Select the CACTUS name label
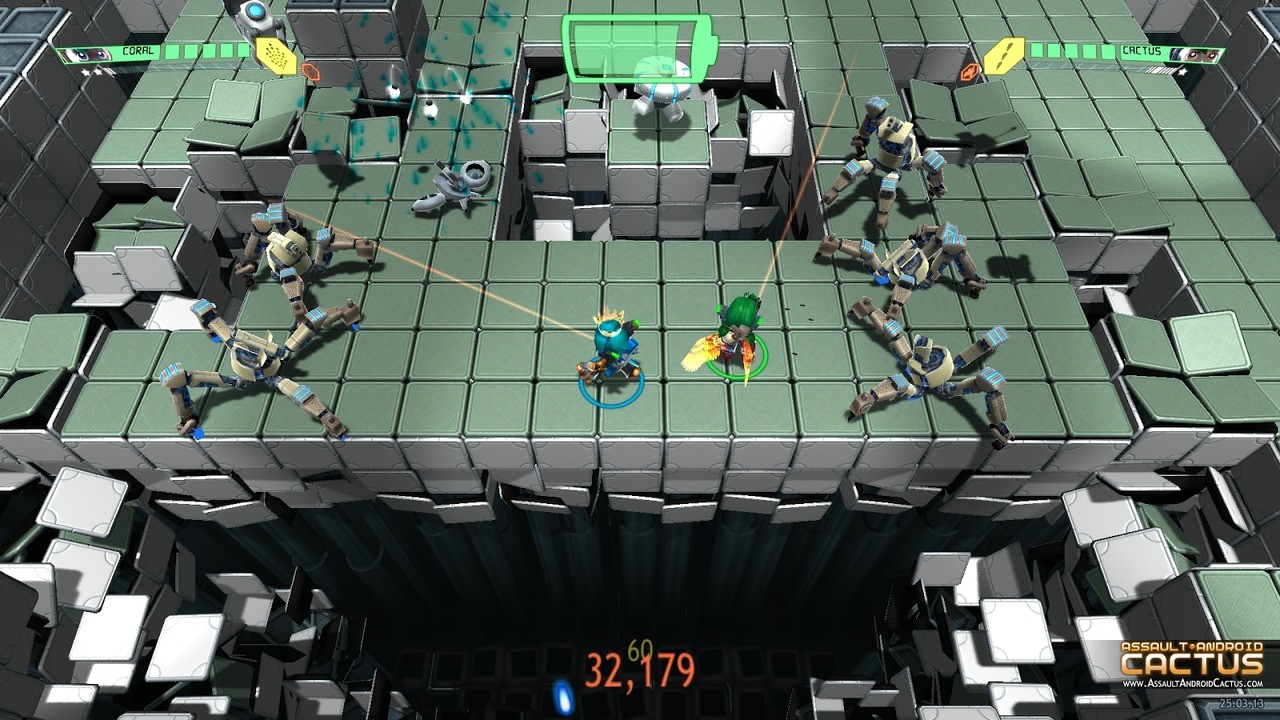Screen dimensions: 1280x720 1142,52
